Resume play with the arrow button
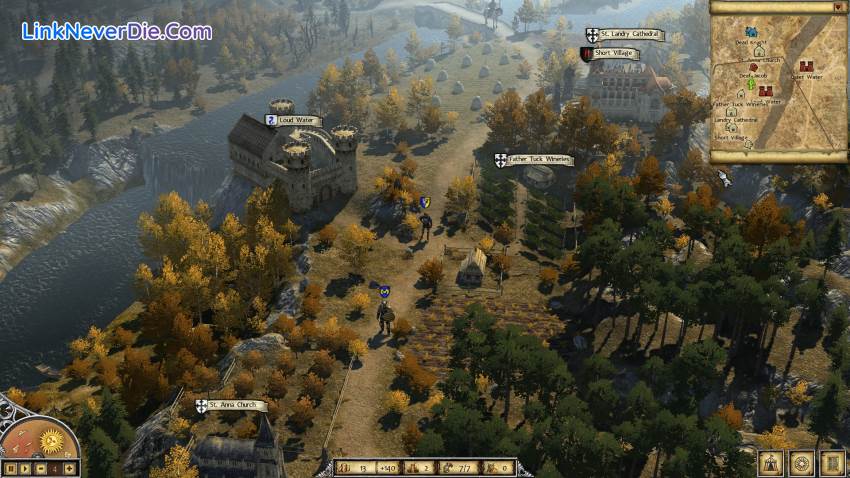This screenshot has width=850, height=478. pos(27,468)
